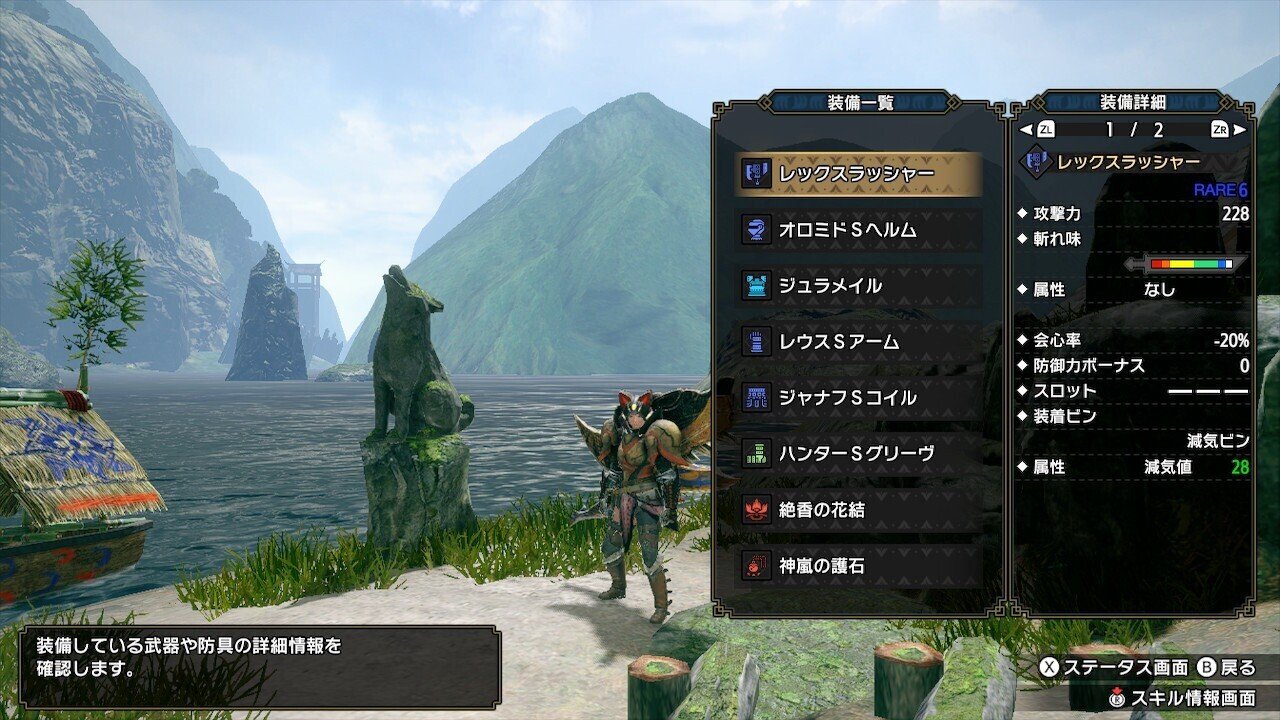
Task: Choose ハンターSグリーヴ leg armor row
Action: [858, 454]
